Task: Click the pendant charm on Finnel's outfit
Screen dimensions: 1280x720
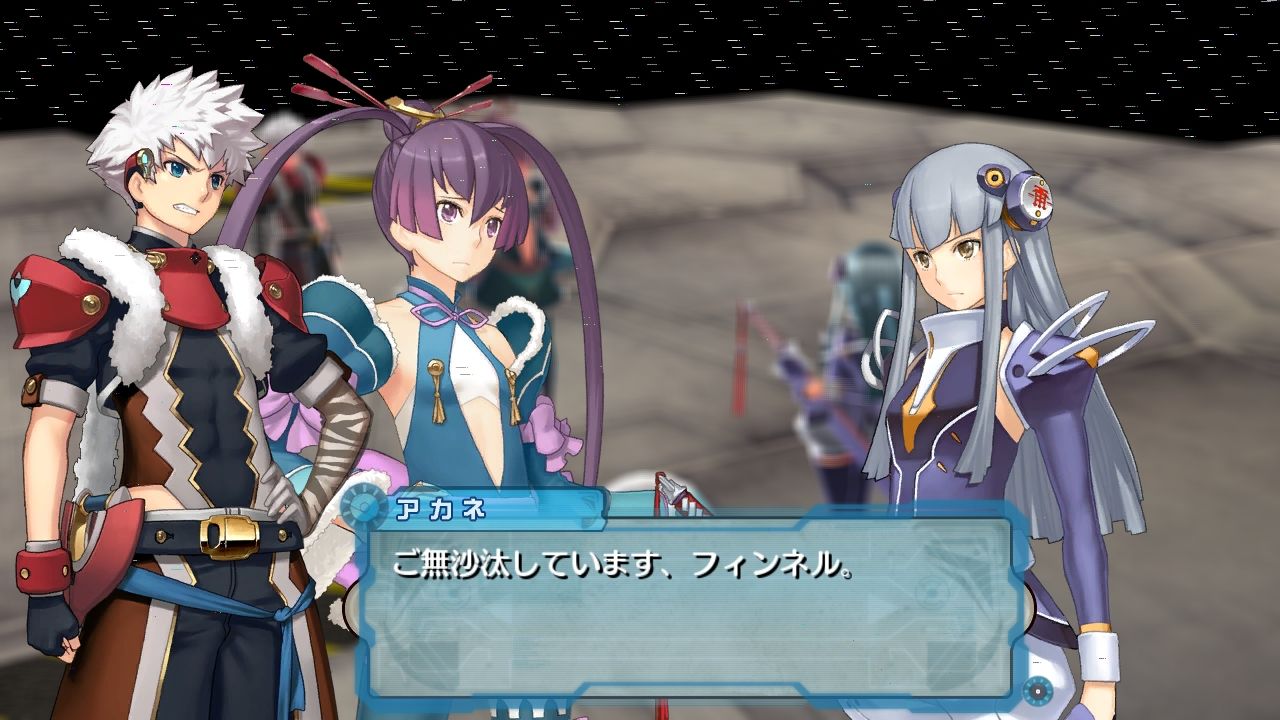Action: (x=437, y=390)
